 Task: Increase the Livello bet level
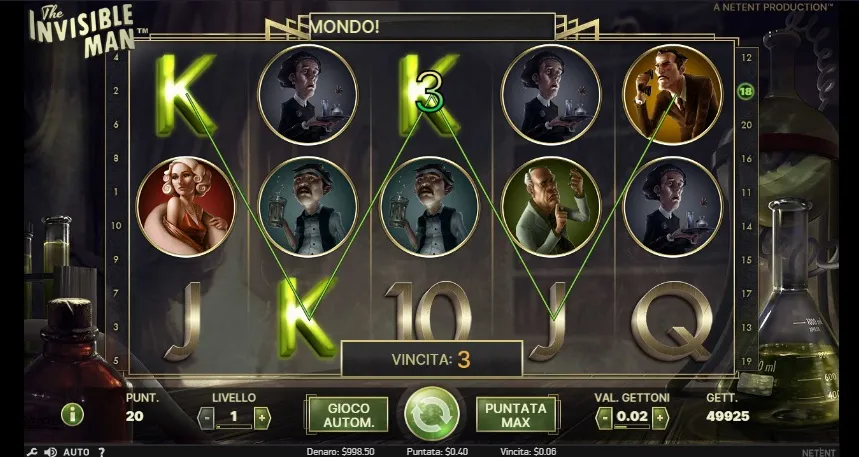coord(262,418)
